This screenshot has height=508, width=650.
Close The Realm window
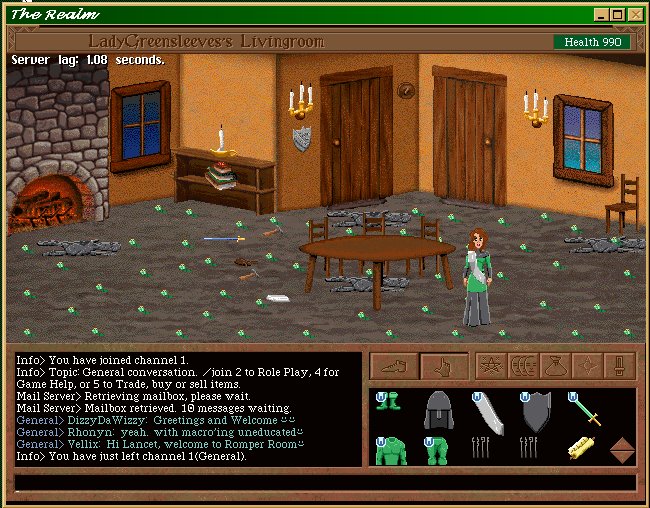pyautogui.click(x=634, y=15)
